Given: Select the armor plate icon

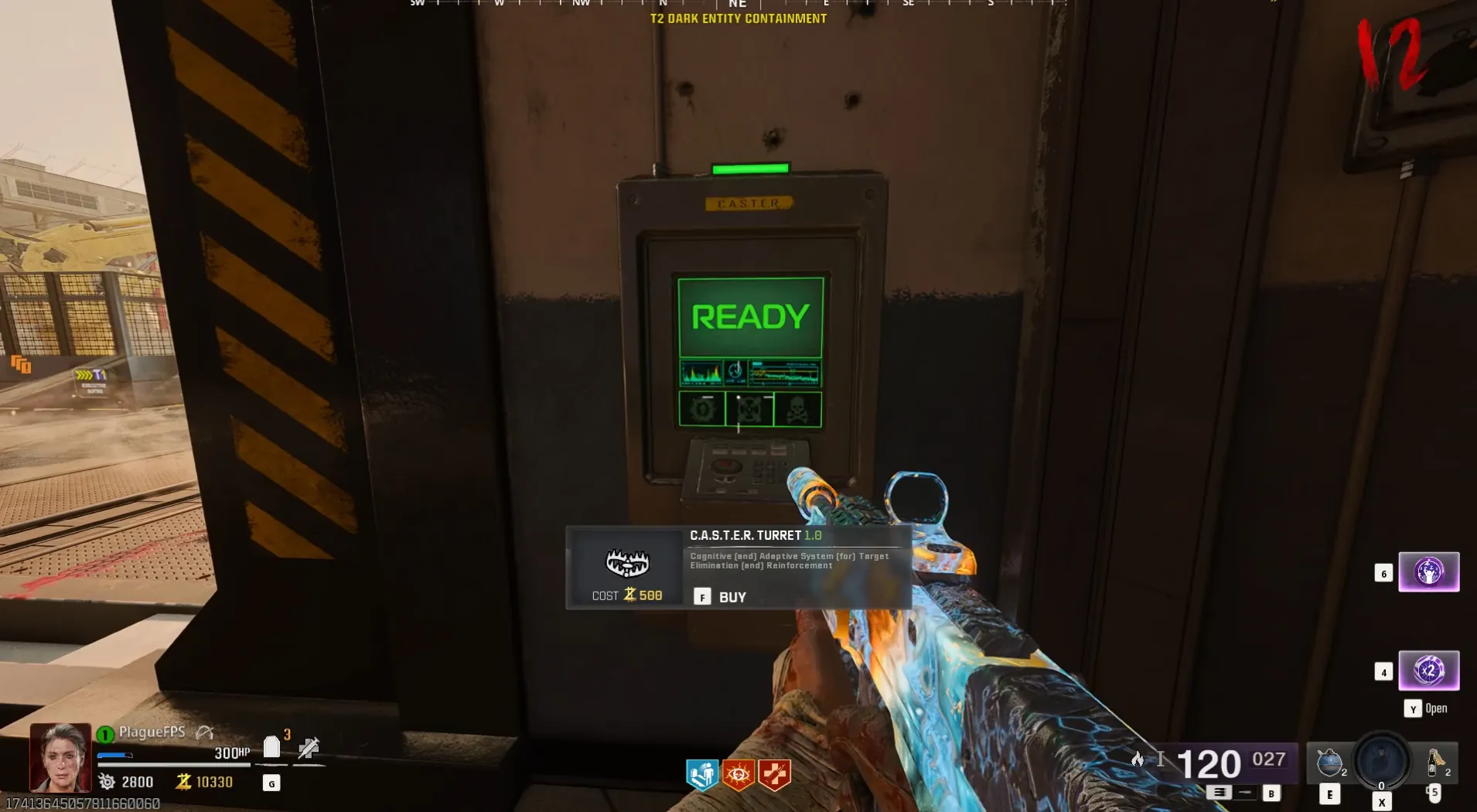Looking at the screenshot, I should click(271, 747).
